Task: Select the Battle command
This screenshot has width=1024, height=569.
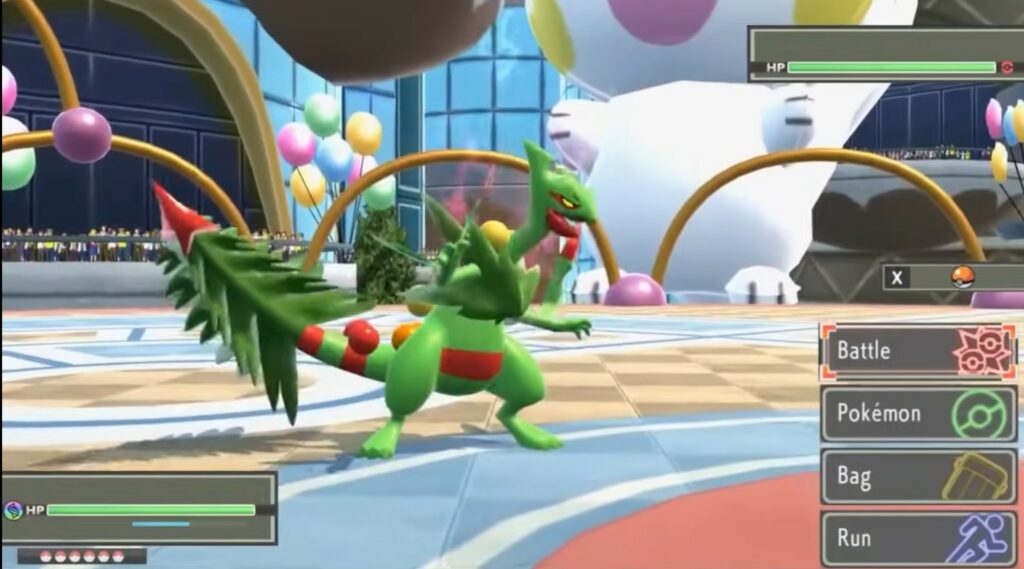Action: tap(918, 352)
